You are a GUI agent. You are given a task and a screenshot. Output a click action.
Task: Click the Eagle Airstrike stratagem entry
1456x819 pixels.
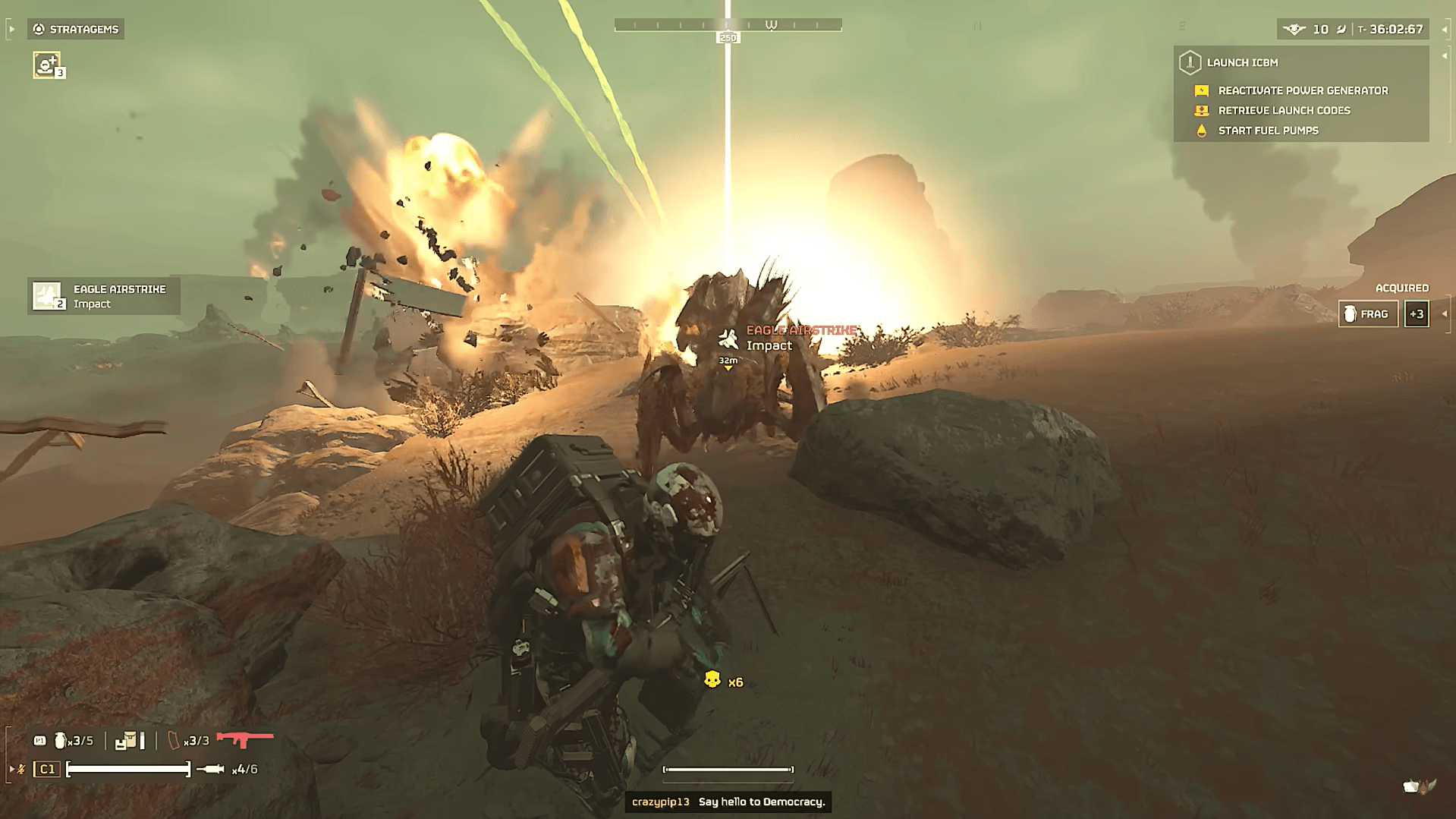[x=104, y=296]
